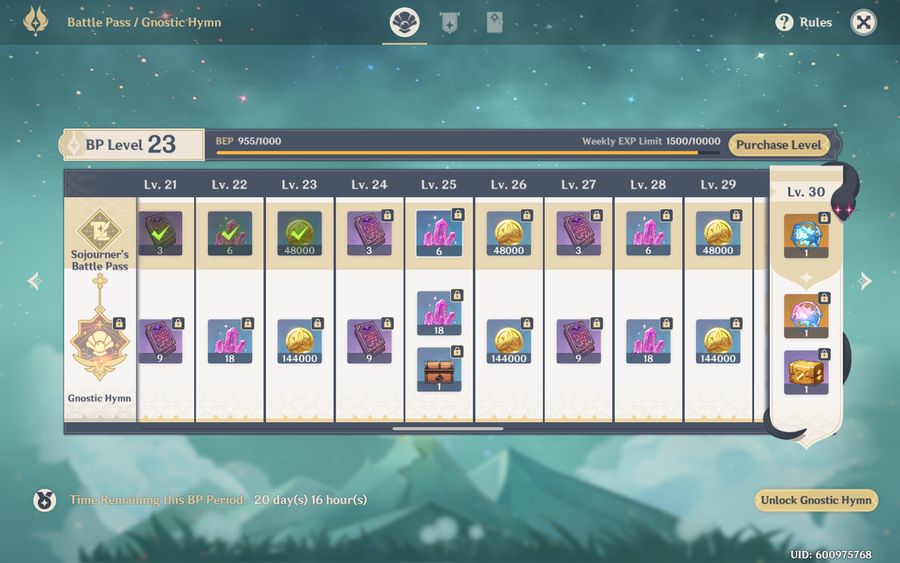Open the third tab icon at top
Screen dimensions: 900x563
point(494,22)
